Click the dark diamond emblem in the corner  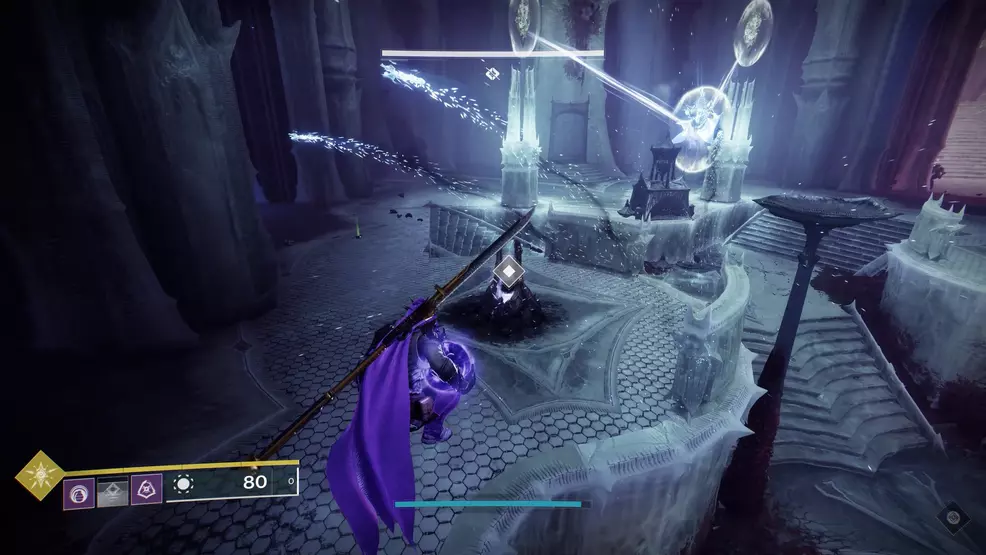pyautogui.click(x=954, y=518)
